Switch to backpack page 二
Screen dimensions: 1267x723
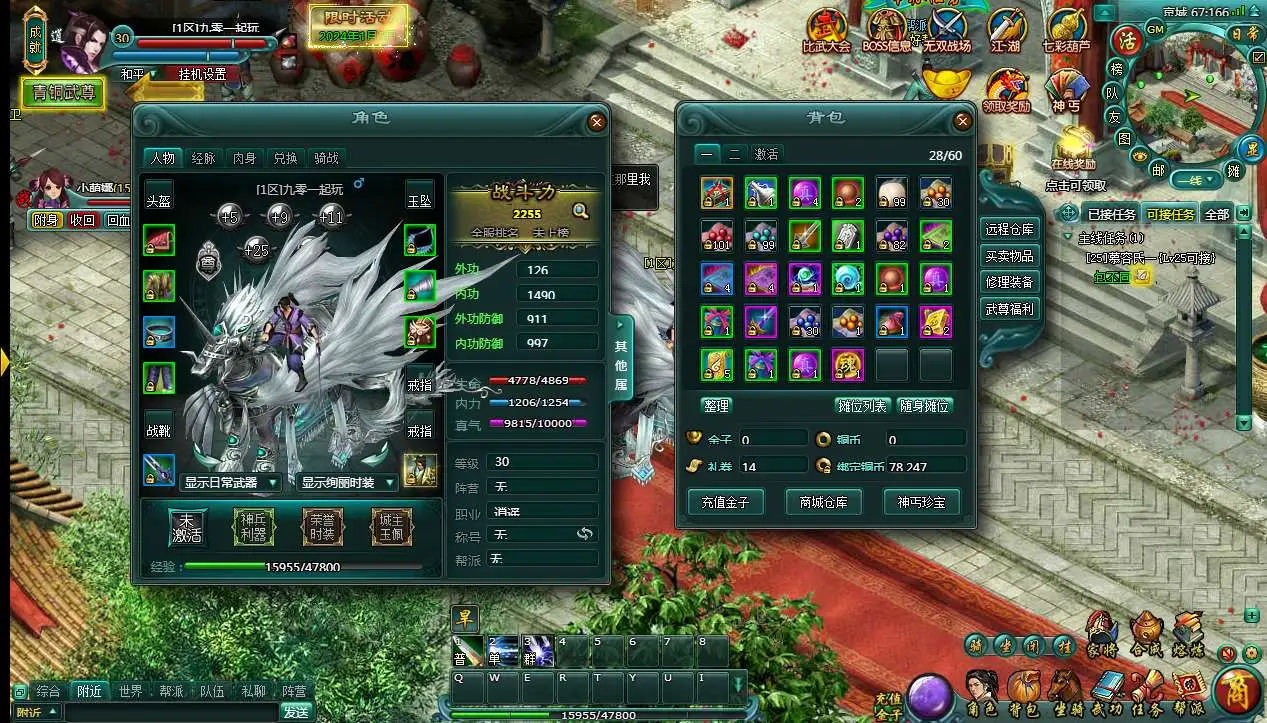point(734,154)
